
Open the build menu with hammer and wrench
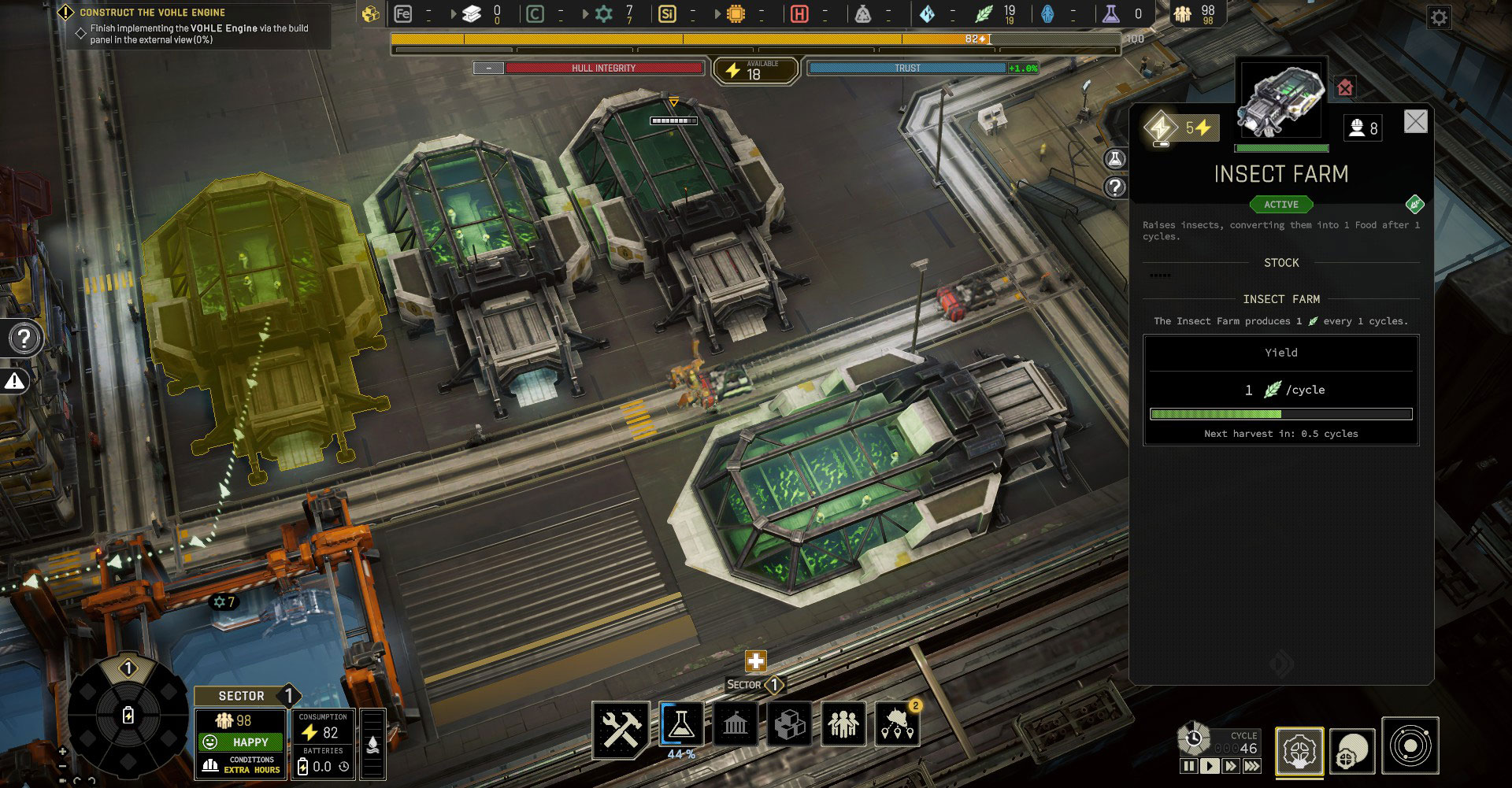tap(621, 728)
